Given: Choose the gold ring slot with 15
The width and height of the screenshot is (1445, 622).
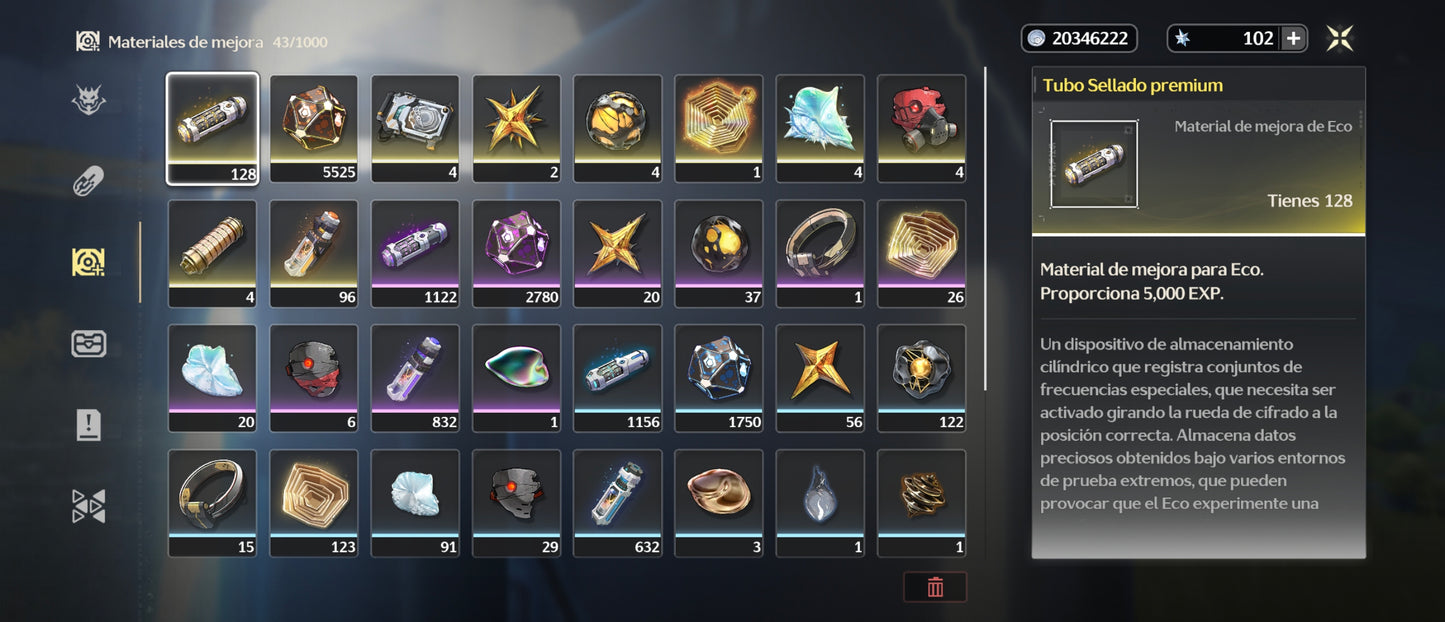Looking at the screenshot, I should pos(212,503).
